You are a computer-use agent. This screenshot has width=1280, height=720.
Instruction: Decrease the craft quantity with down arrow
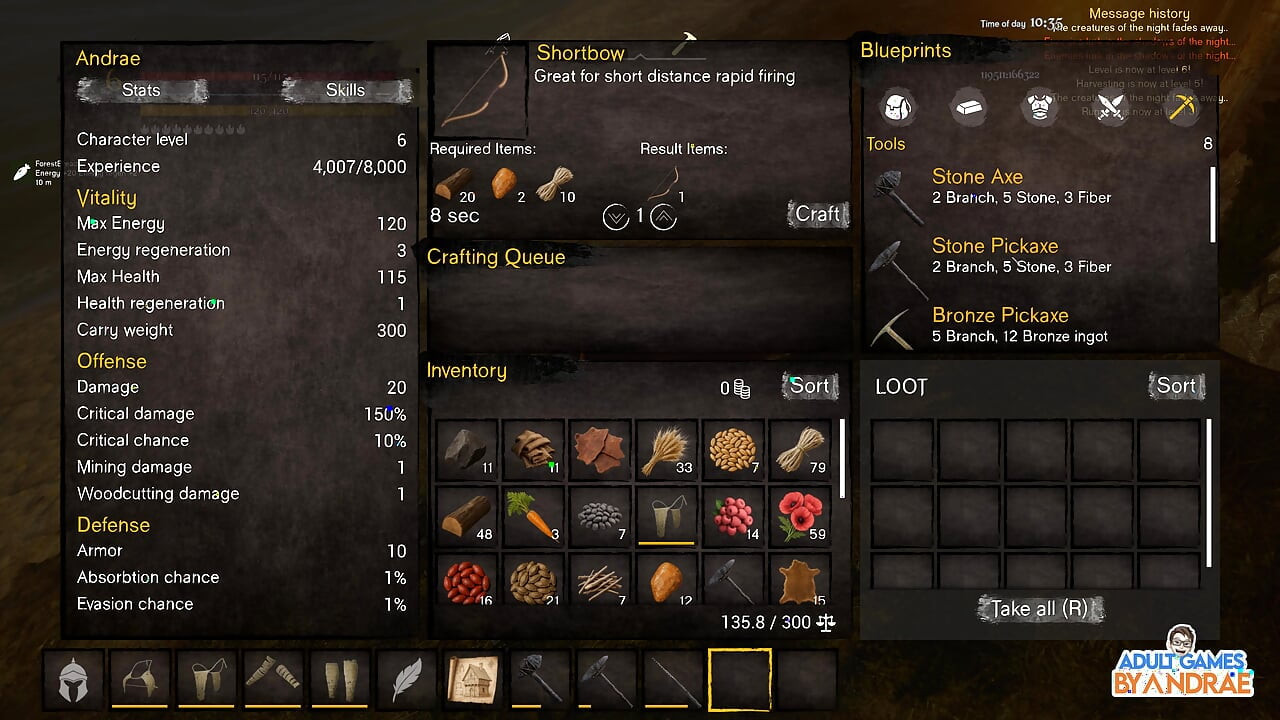pyautogui.click(x=616, y=216)
